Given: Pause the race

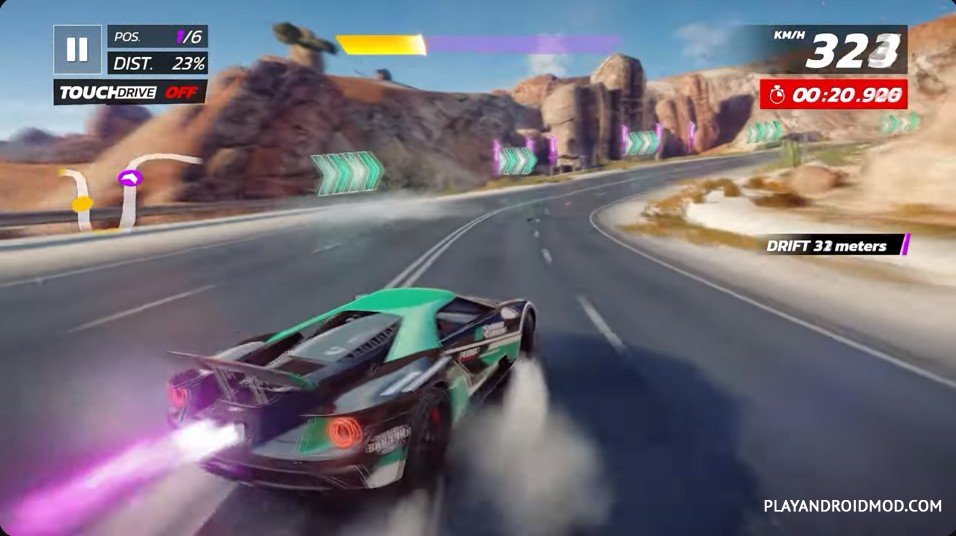Looking at the screenshot, I should [x=77, y=50].
